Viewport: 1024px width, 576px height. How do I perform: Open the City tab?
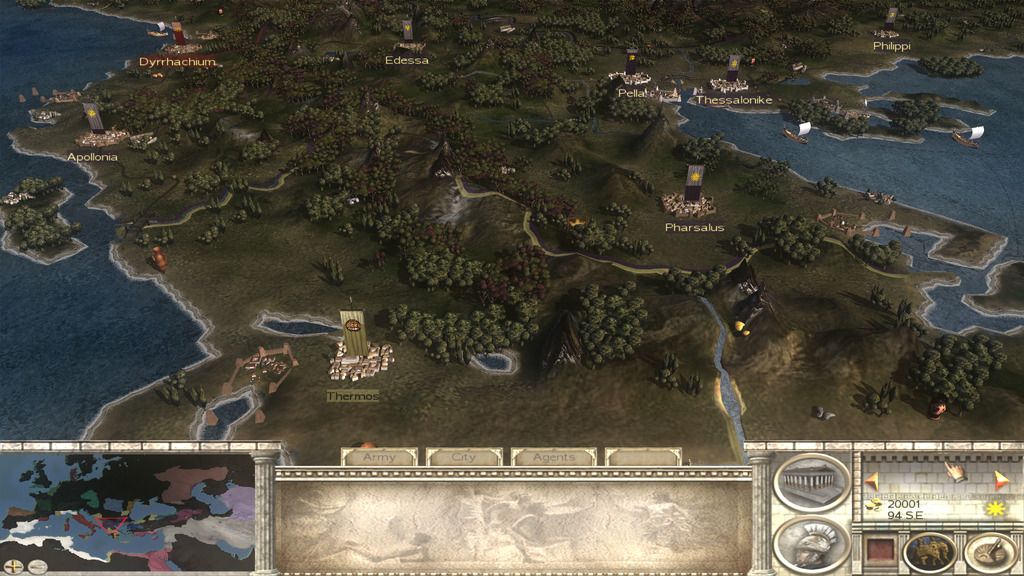464,457
